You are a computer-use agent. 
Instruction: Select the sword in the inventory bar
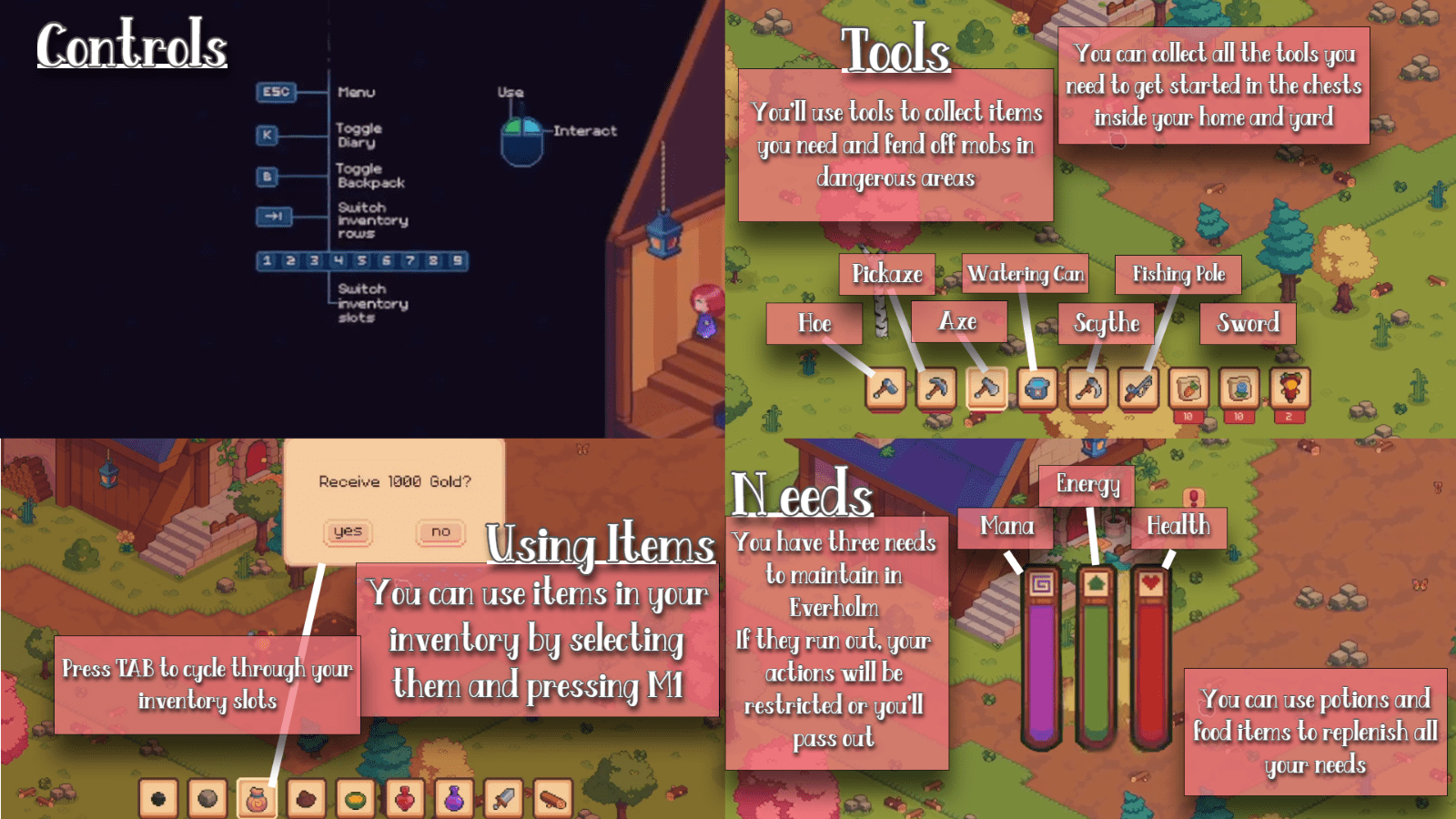coord(501,799)
